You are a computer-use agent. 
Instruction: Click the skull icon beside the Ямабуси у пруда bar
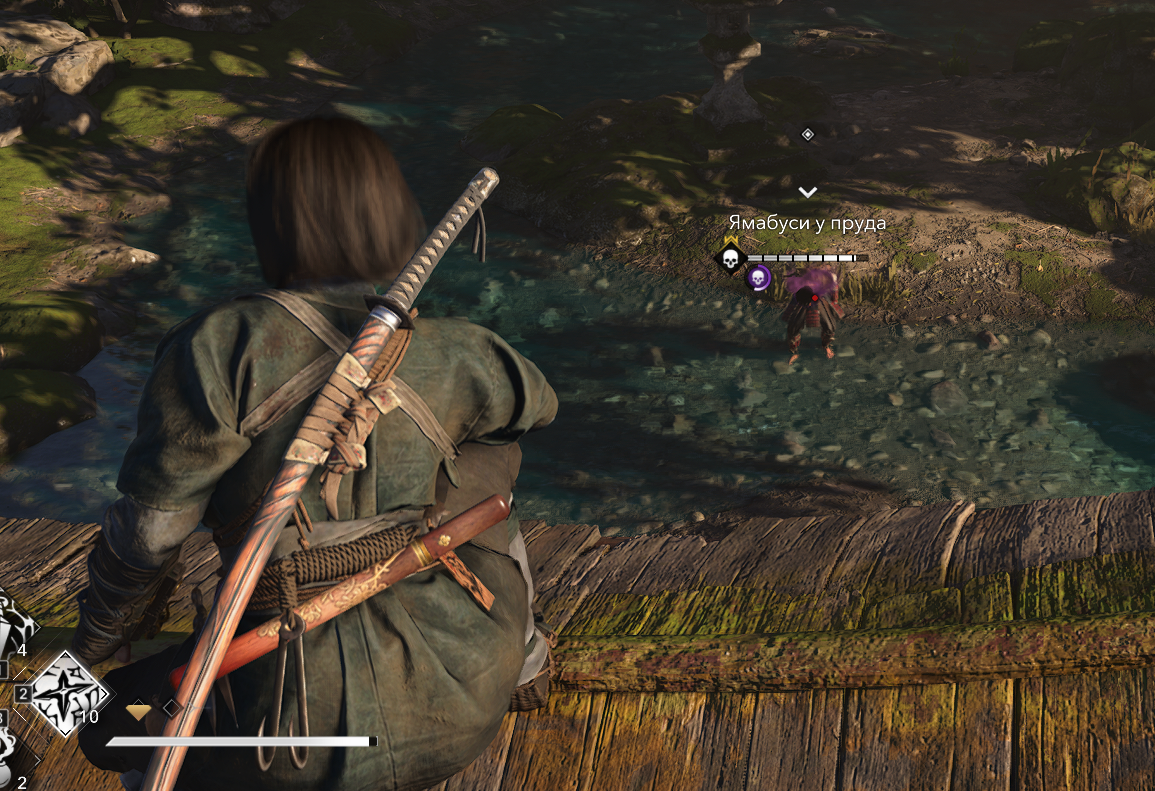(730, 259)
